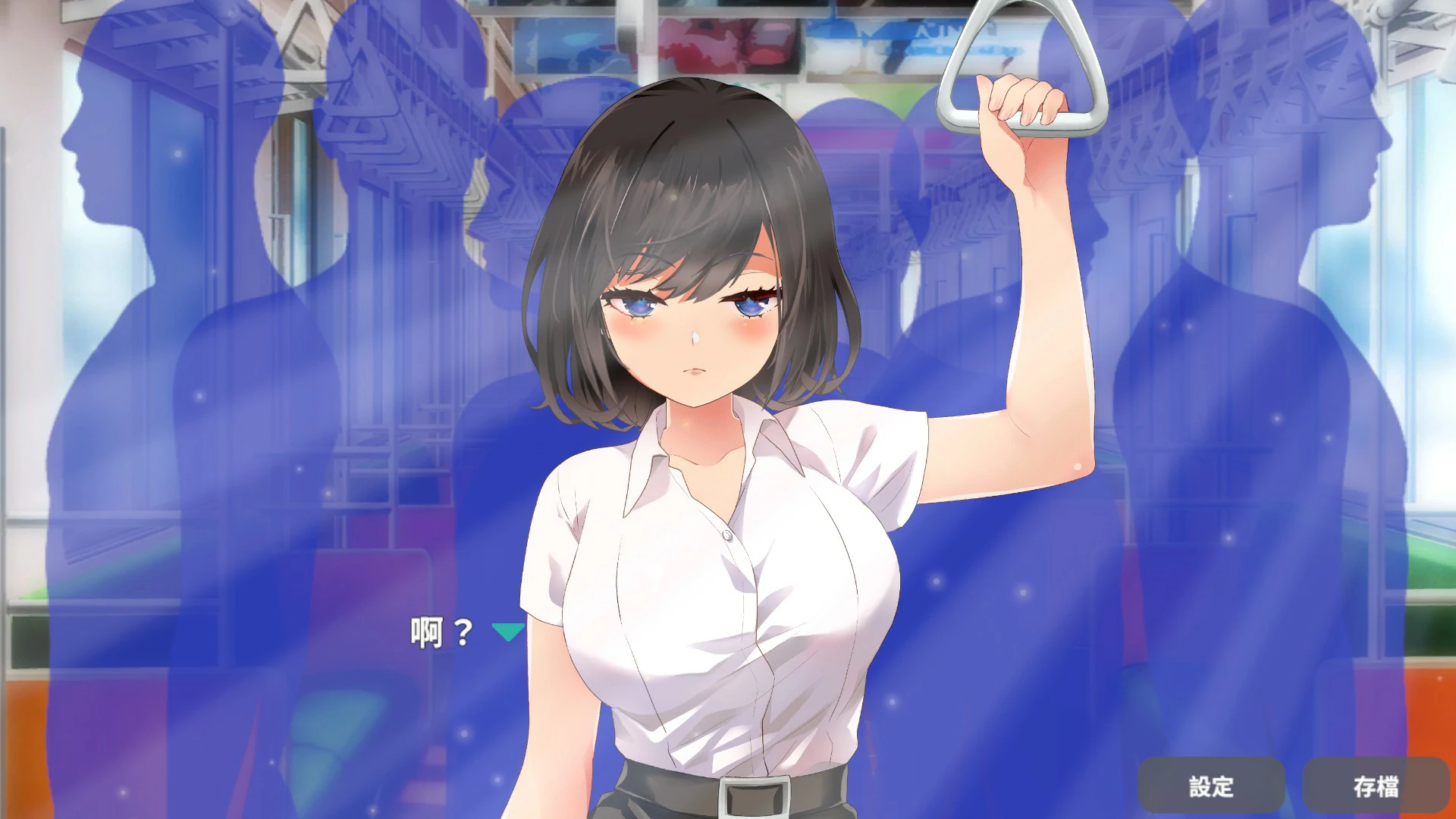The height and width of the screenshot is (819, 1456).
Task: Click the dialogue text 啊？ to continue
Action: (440, 630)
